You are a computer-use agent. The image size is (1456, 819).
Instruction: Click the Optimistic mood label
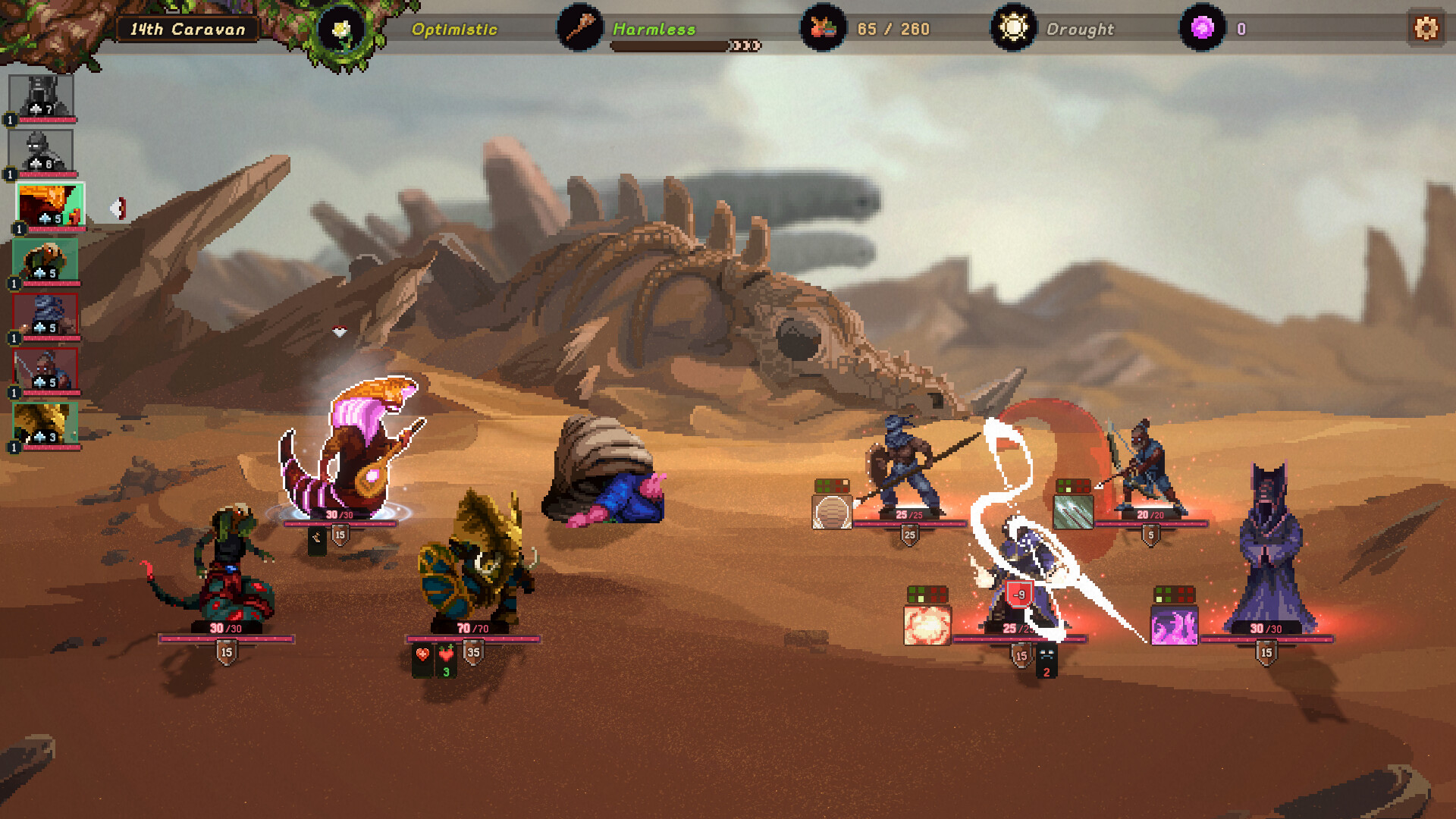(453, 29)
